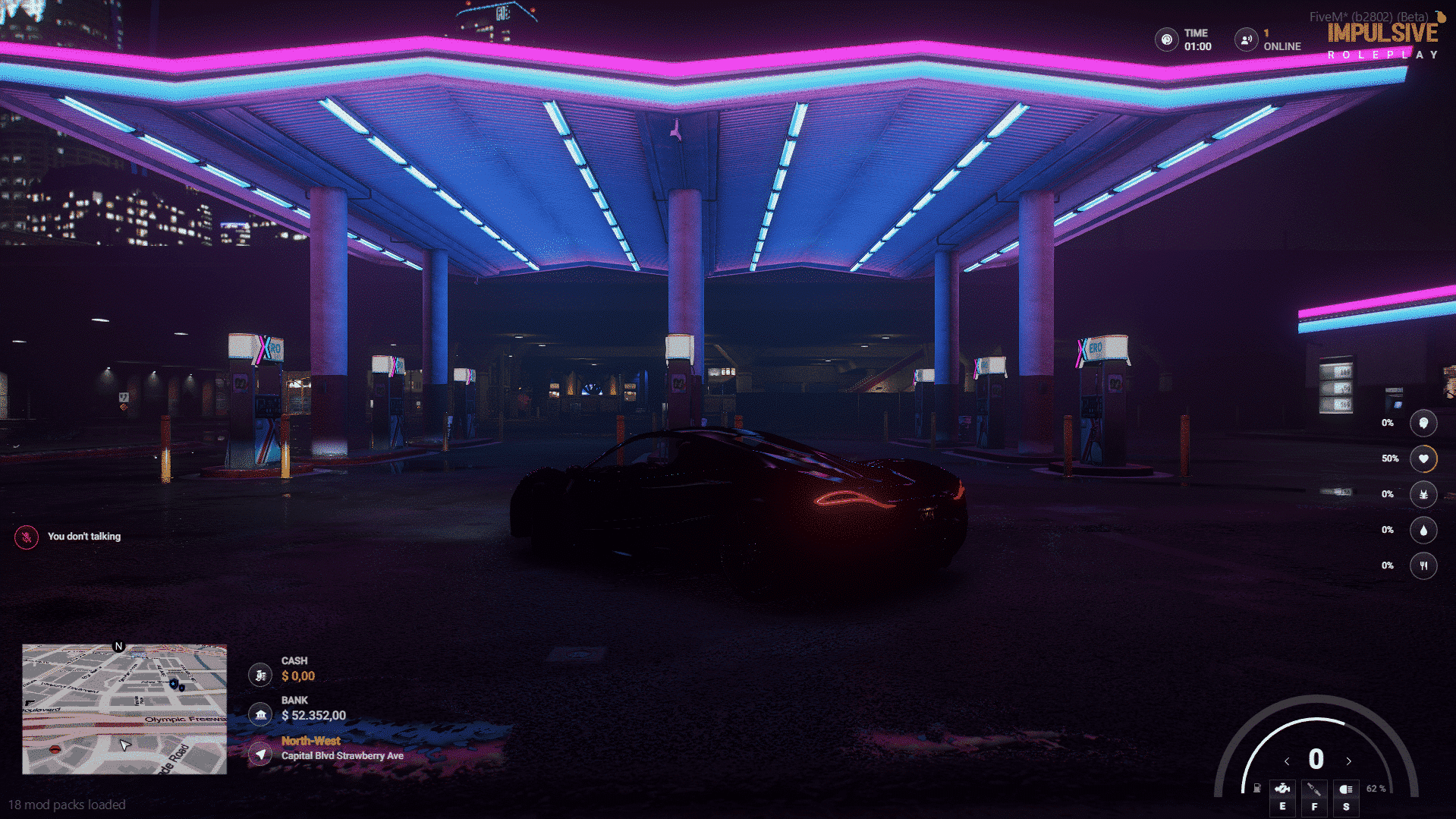Expand the North-West compass location marker
The height and width of the screenshot is (819, 1456).
pos(260,754)
